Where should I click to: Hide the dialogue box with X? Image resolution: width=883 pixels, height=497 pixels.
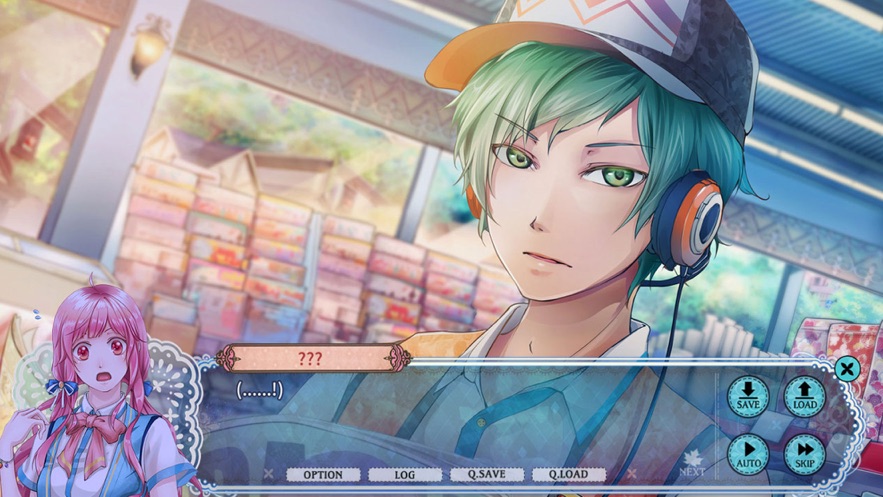coord(847,369)
